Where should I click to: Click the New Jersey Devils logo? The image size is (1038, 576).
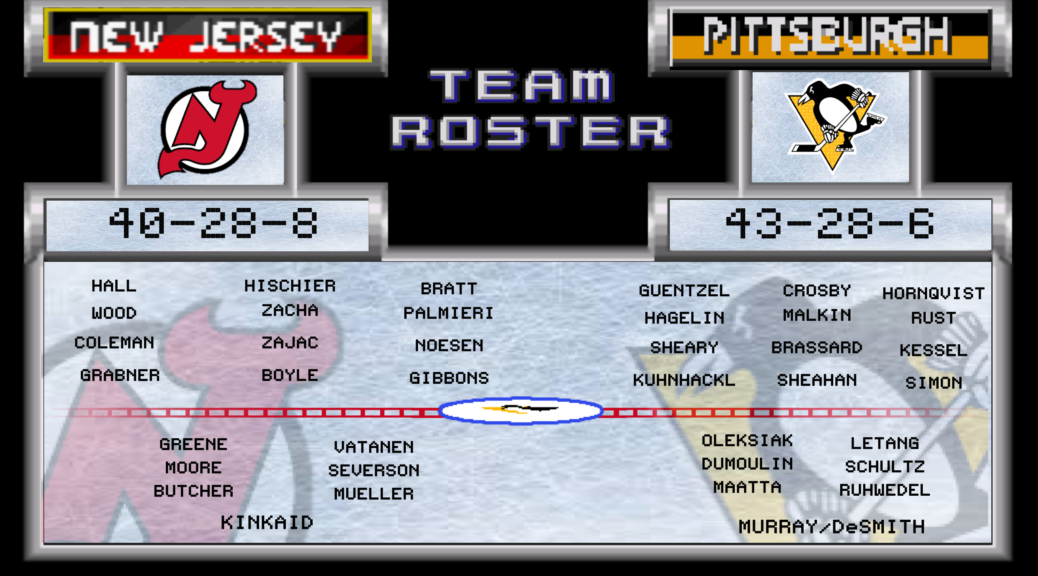point(206,128)
